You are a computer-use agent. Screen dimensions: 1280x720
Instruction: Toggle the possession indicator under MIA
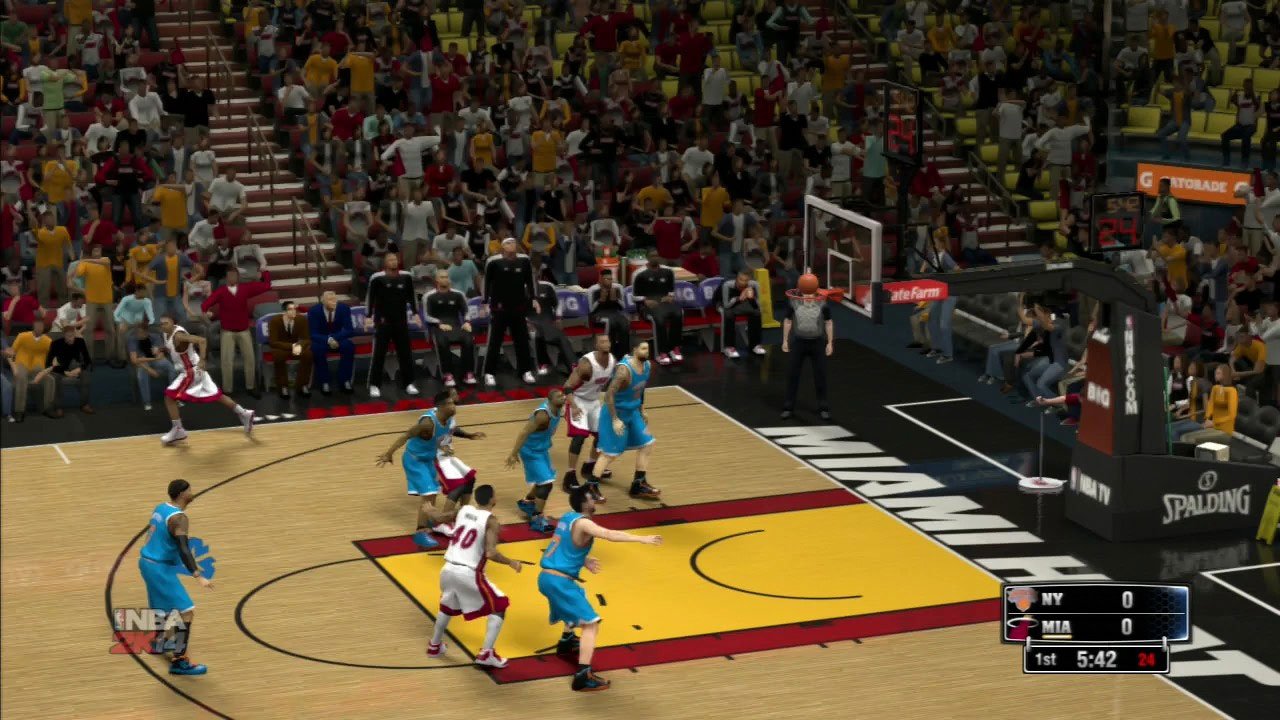(1058, 636)
